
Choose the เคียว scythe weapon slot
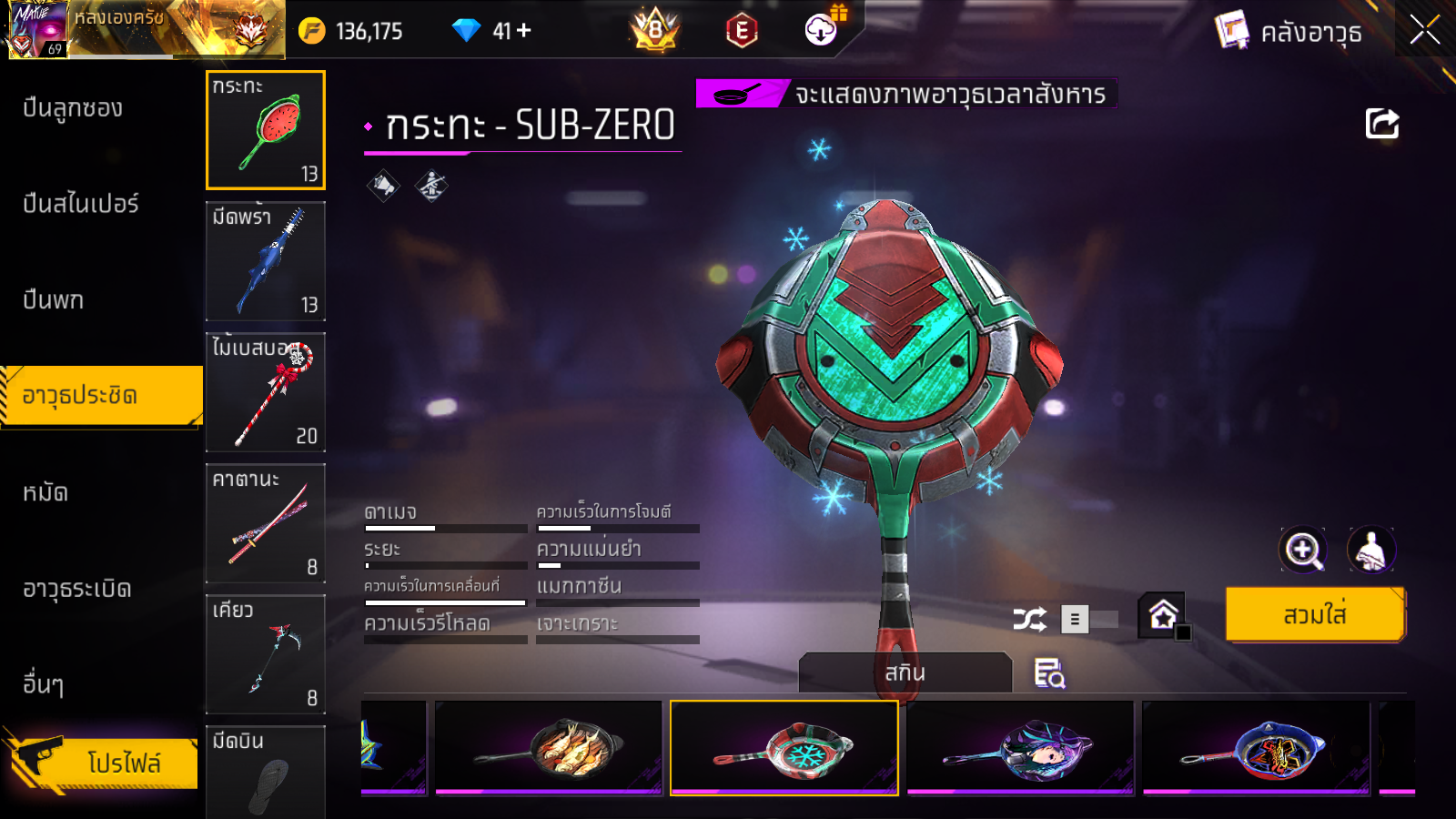(x=266, y=654)
